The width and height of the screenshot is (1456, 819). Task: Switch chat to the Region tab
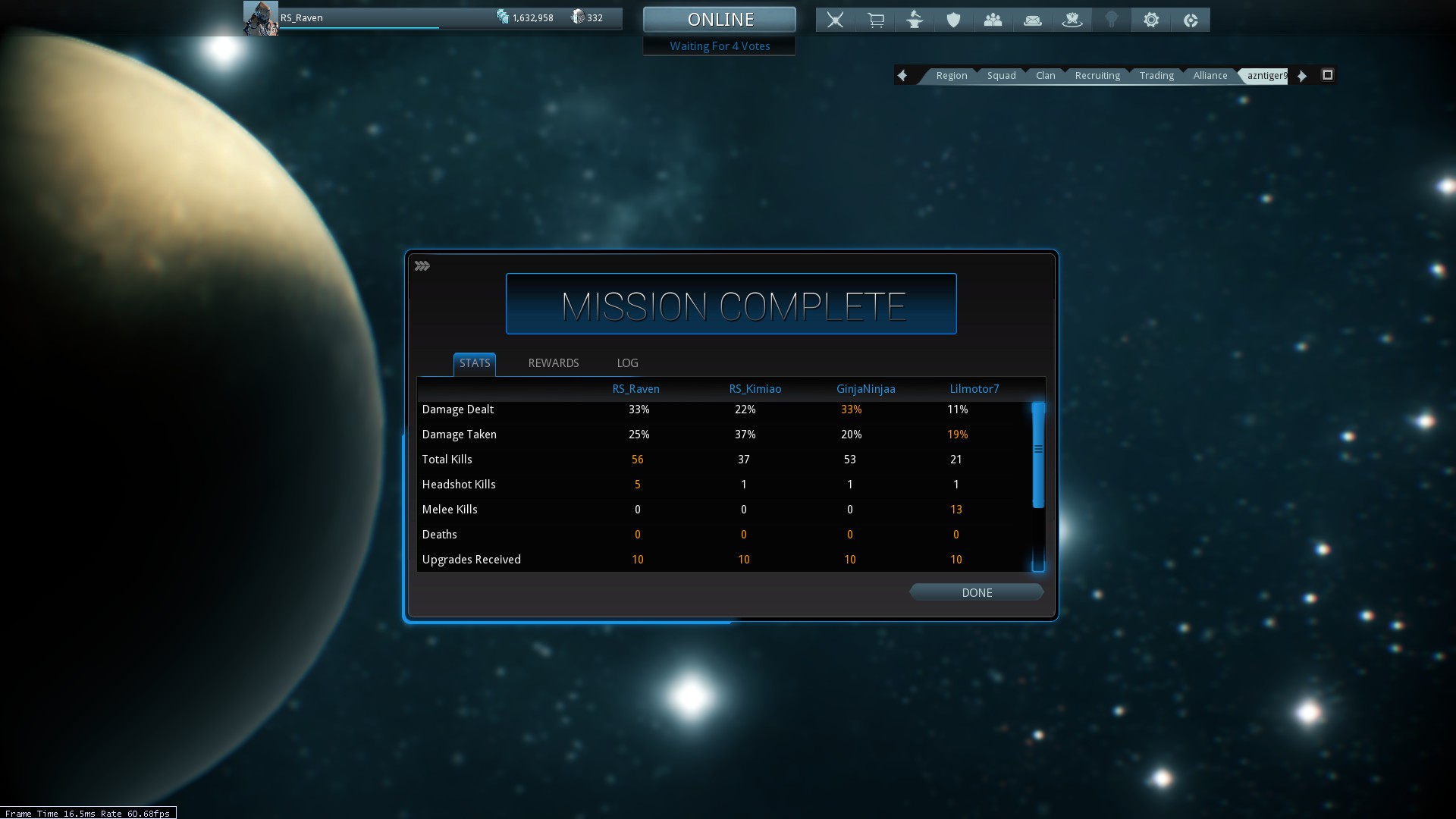point(951,76)
